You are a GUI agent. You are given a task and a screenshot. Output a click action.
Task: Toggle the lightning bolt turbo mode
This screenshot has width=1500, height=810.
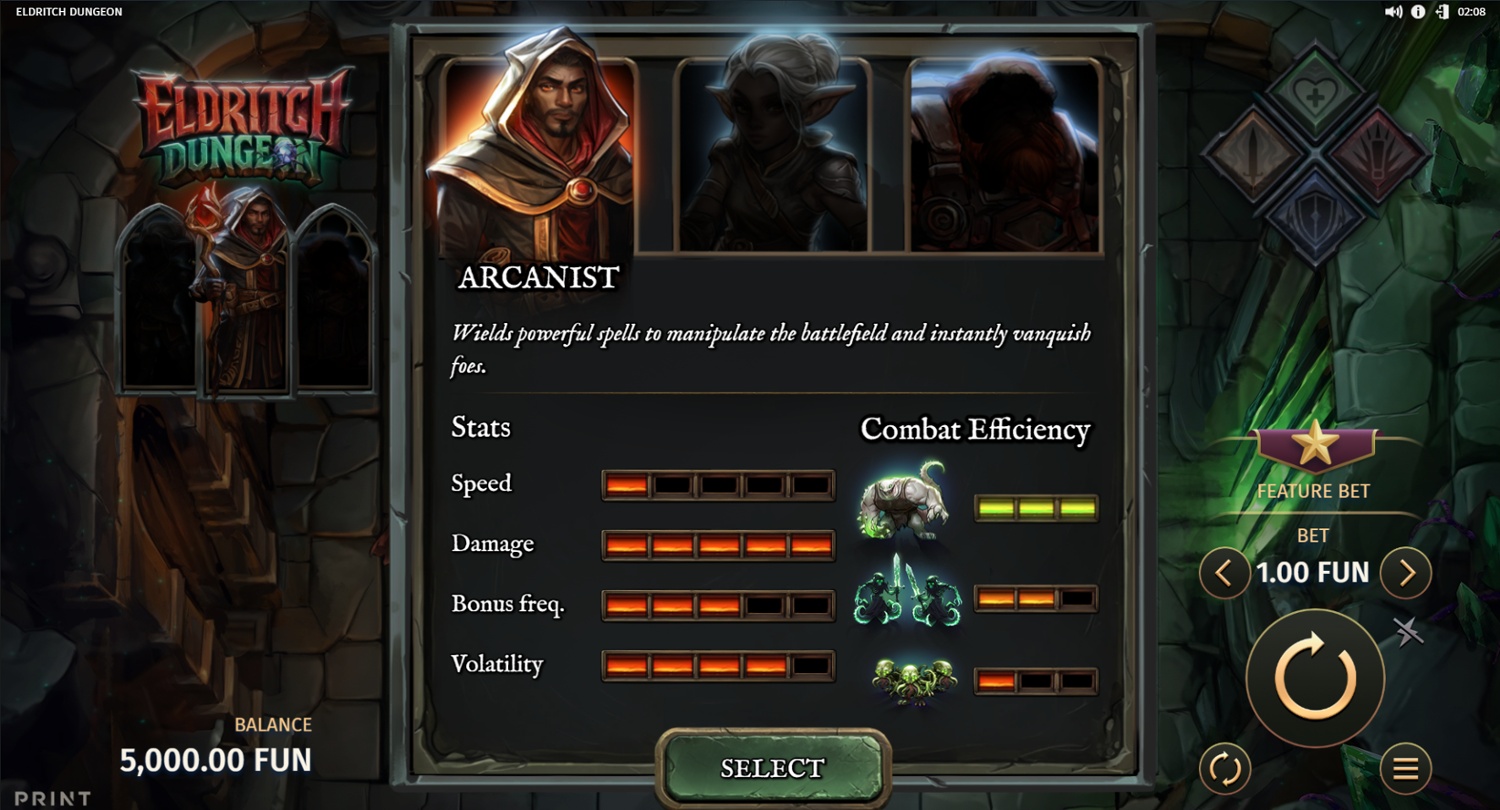coord(1409,632)
